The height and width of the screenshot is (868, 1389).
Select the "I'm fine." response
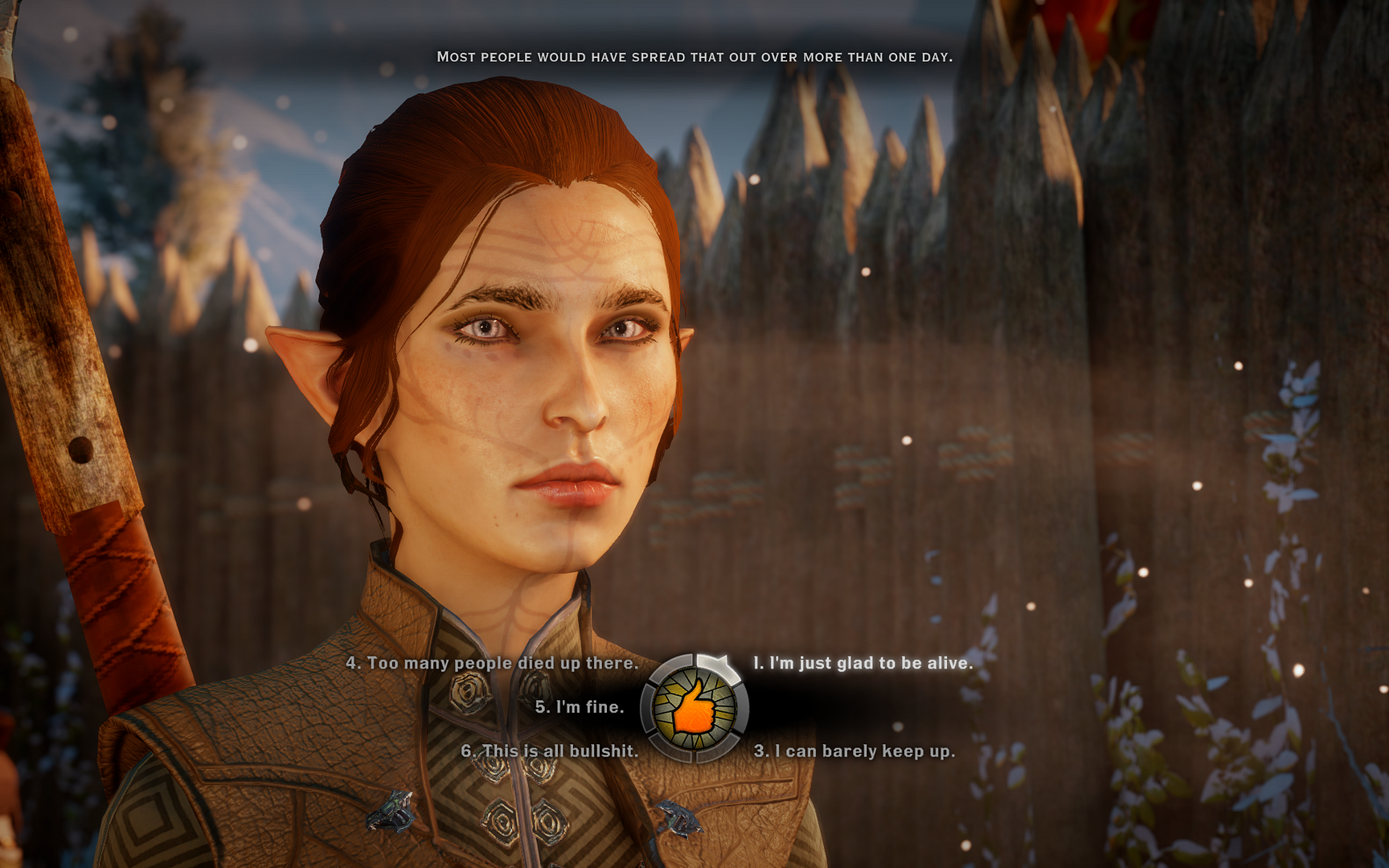580,708
